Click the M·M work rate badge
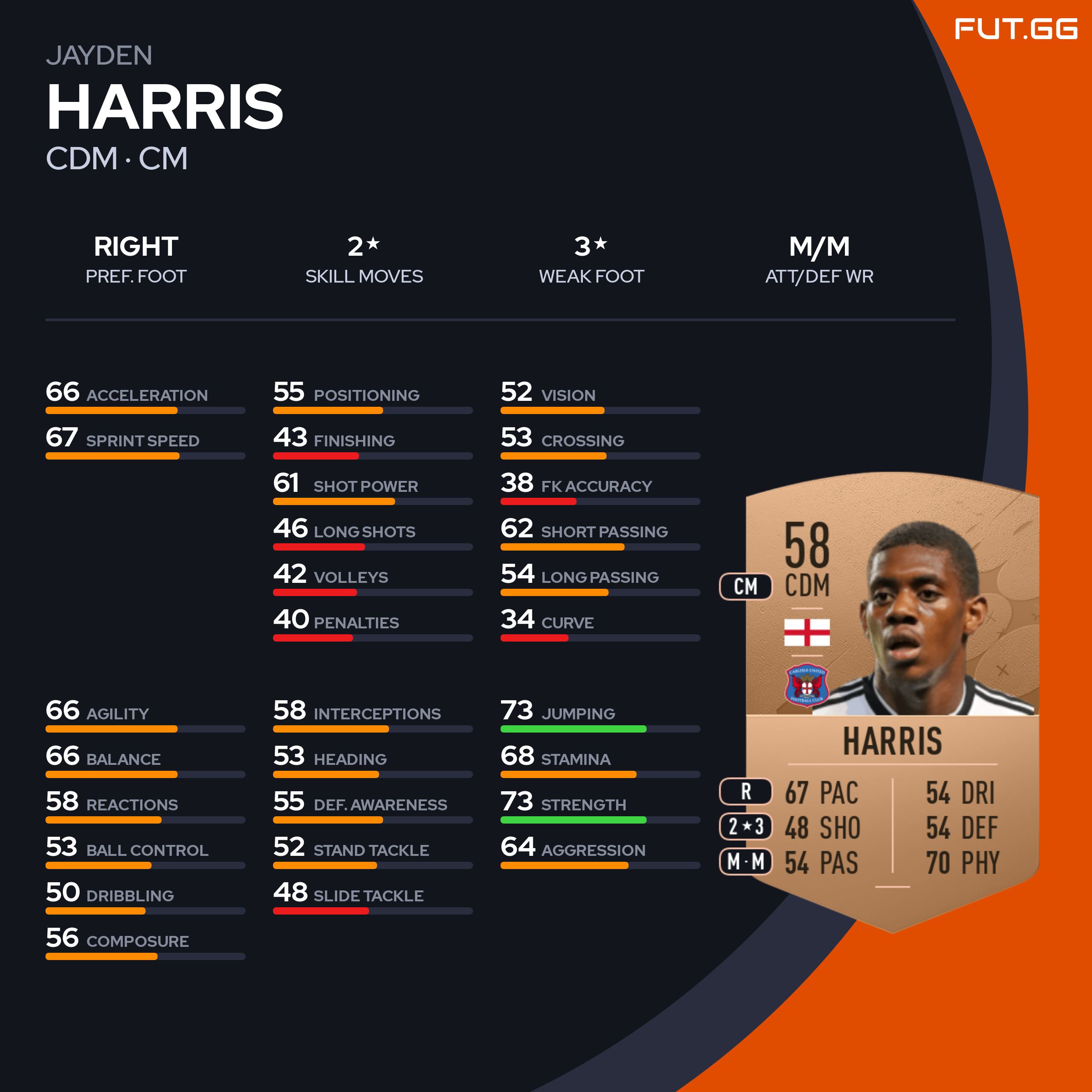Viewport: 1092px width, 1092px height. 746,862
